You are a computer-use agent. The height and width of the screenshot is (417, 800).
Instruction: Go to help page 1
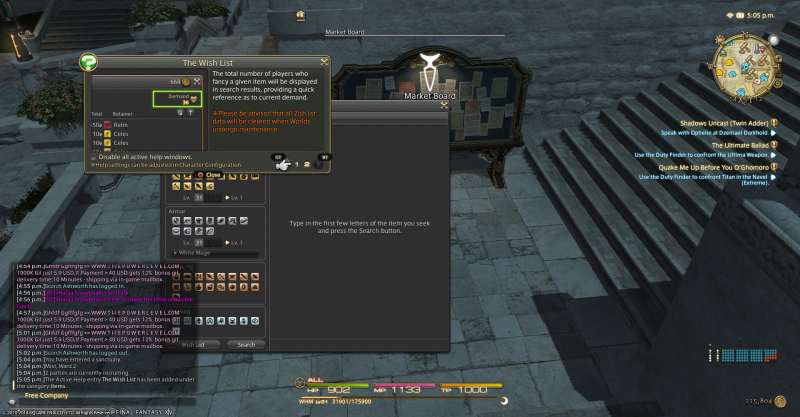coord(296,164)
